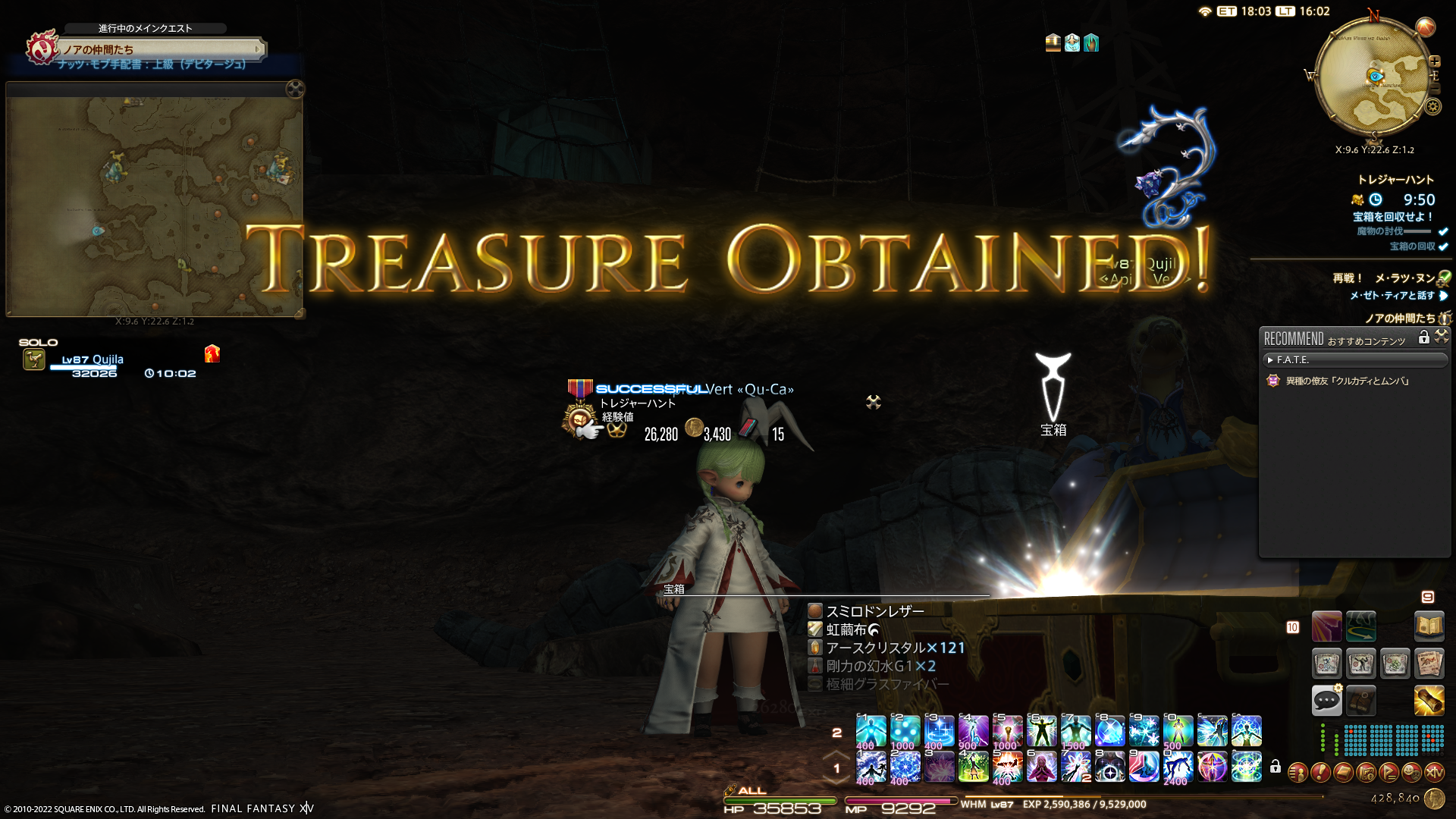
Task: Use the golden treasure map scroll icon
Action: [1429, 700]
